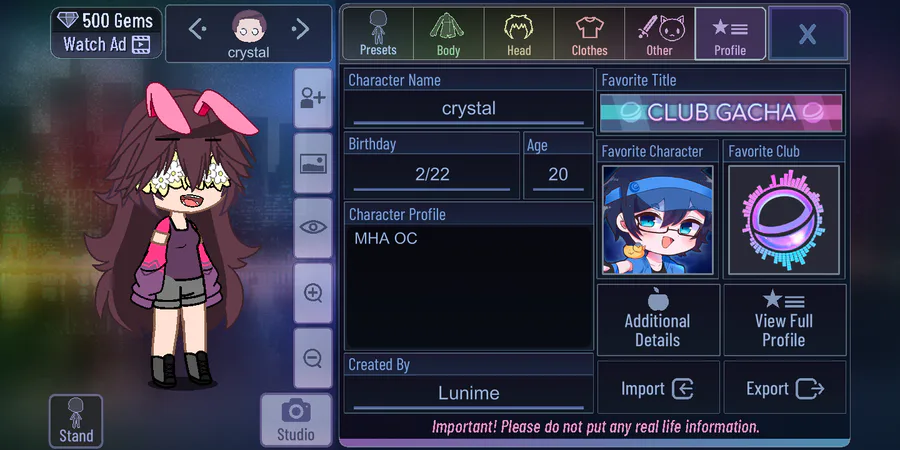Image resolution: width=900 pixels, height=450 pixels.
Task: Open the Studio camera mode
Action: click(x=296, y=419)
